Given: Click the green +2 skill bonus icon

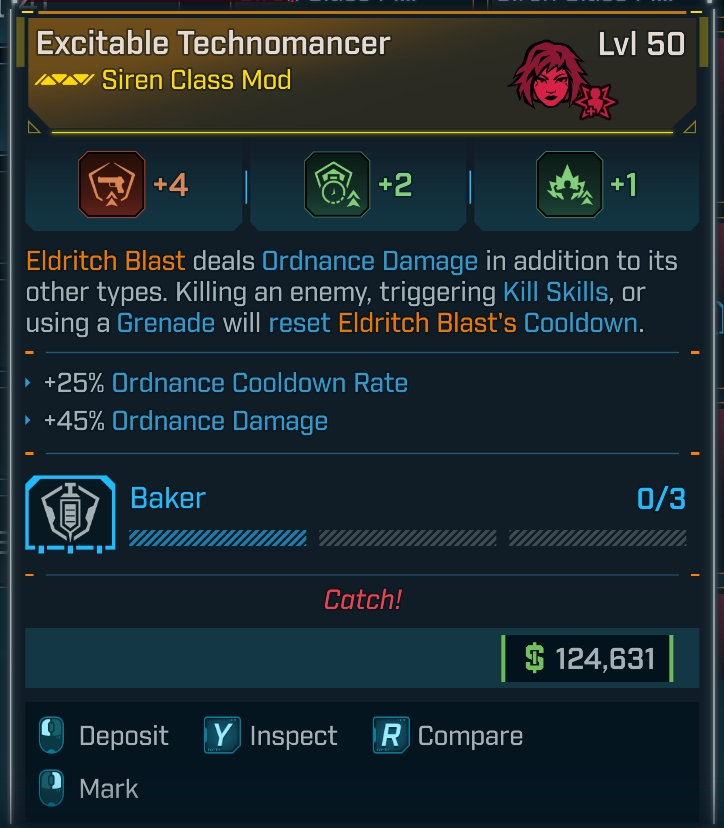Looking at the screenshot, I should [337, 185].
